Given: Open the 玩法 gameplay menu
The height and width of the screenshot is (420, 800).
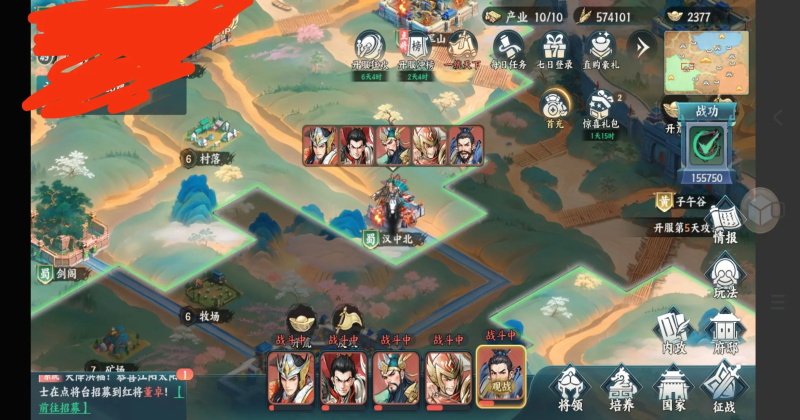Looking at the screenshot, I should 726,275.
